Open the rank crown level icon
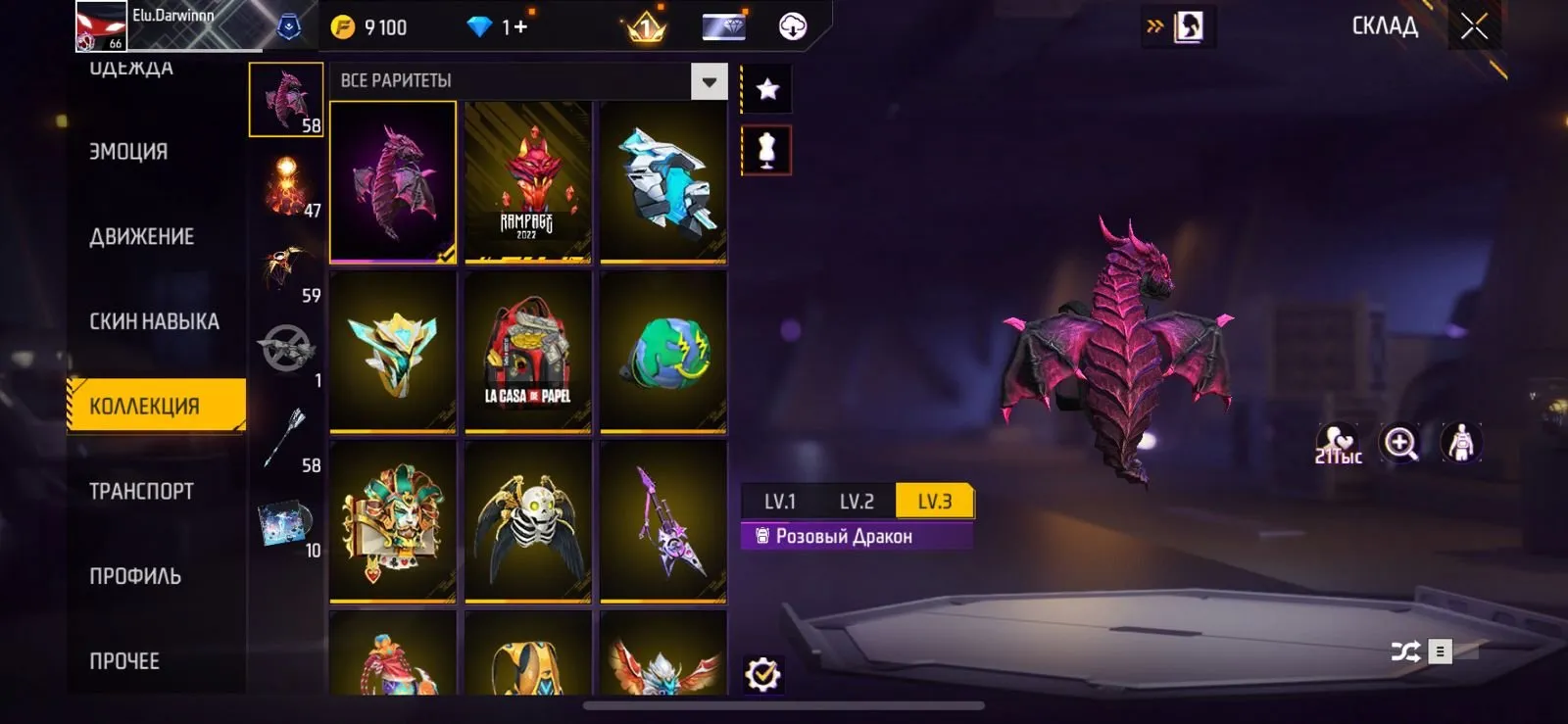This screenshot has height=724, width=1568. point(642,26)
